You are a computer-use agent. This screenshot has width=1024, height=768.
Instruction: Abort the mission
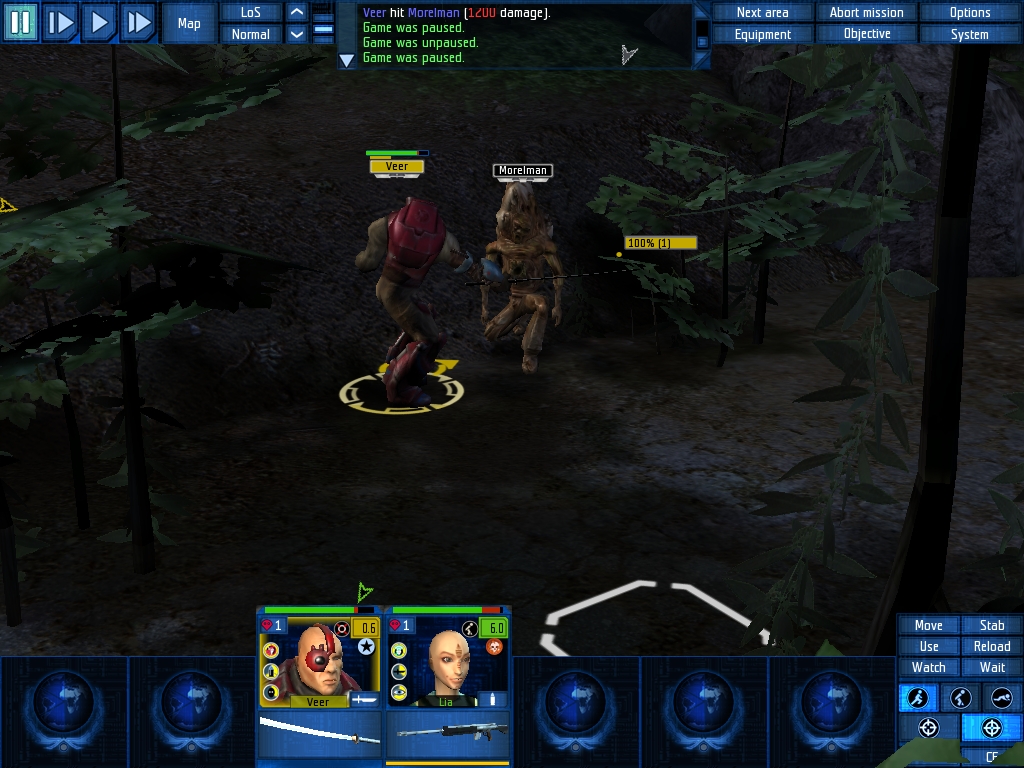866,13
